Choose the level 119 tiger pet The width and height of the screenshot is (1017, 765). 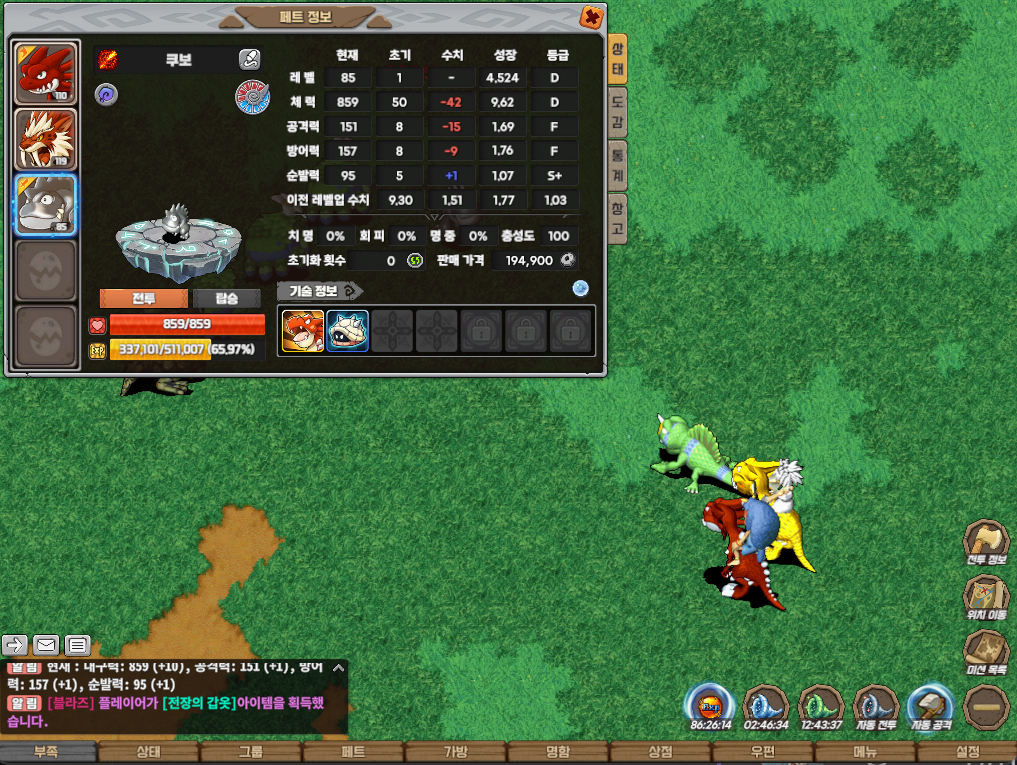(x=46, y=138)
